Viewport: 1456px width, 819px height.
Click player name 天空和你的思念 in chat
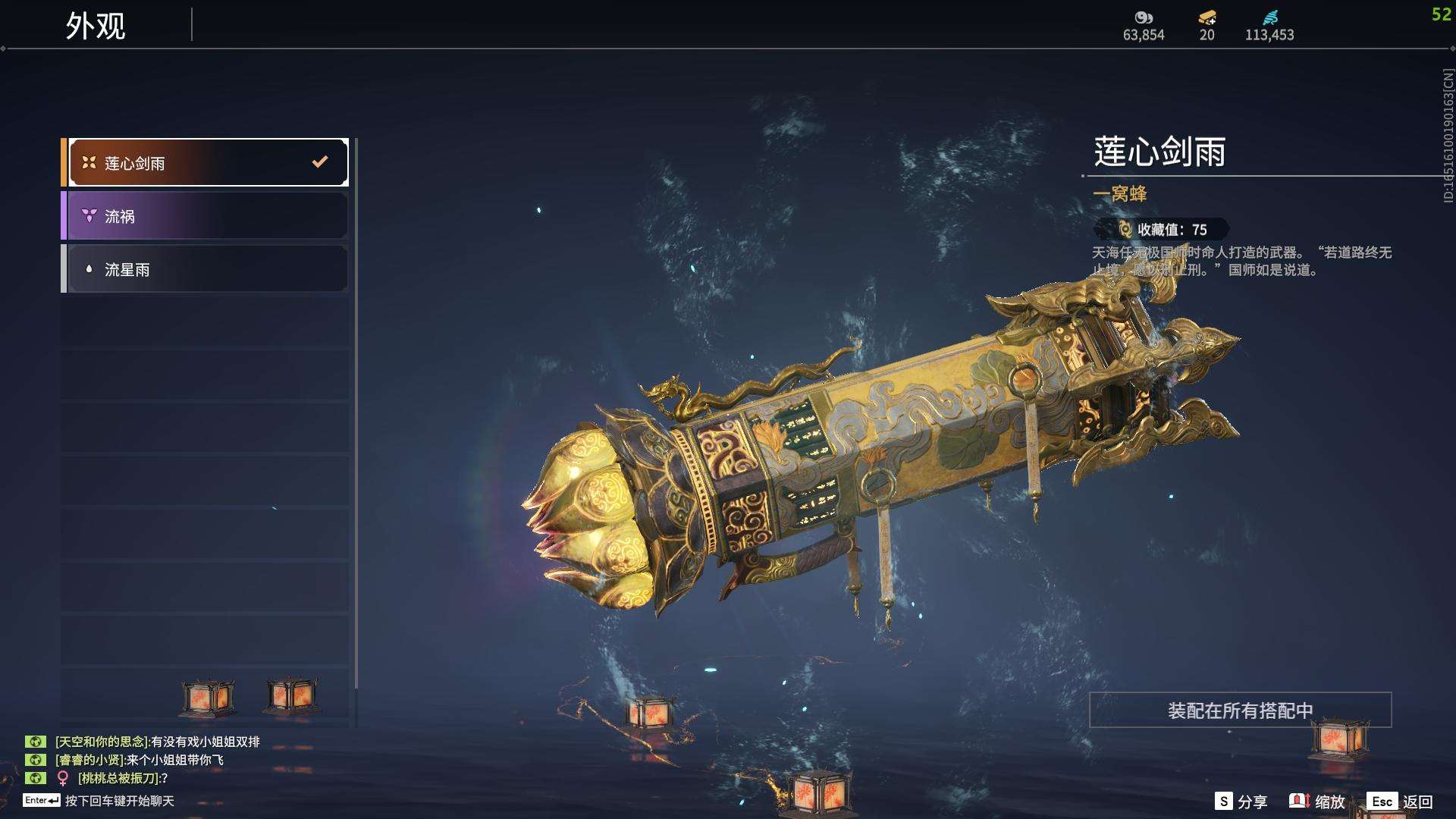(102, 742)
